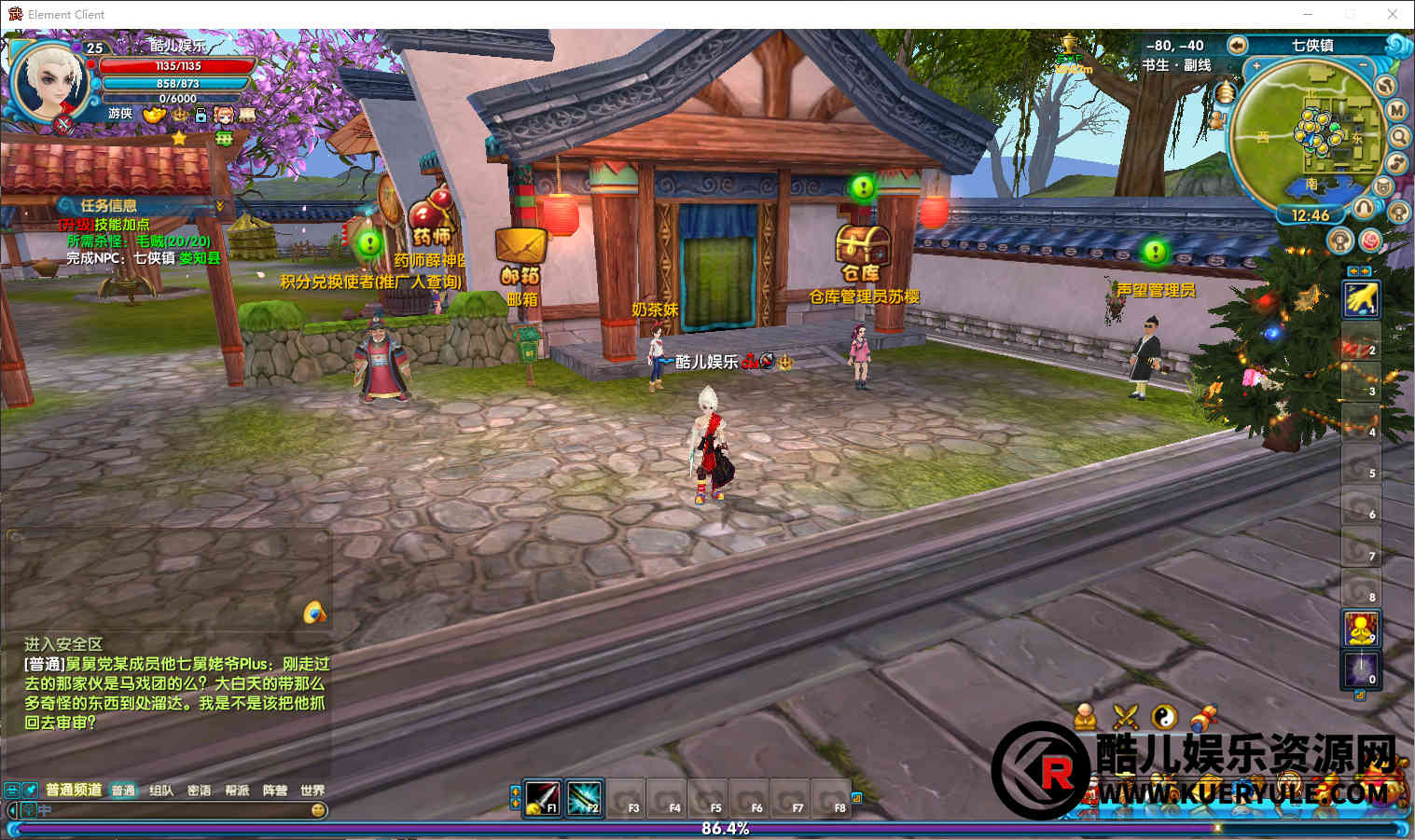Switch chat to the 帮派 tab
The image size is (1415, 840).
coord(237,791)
